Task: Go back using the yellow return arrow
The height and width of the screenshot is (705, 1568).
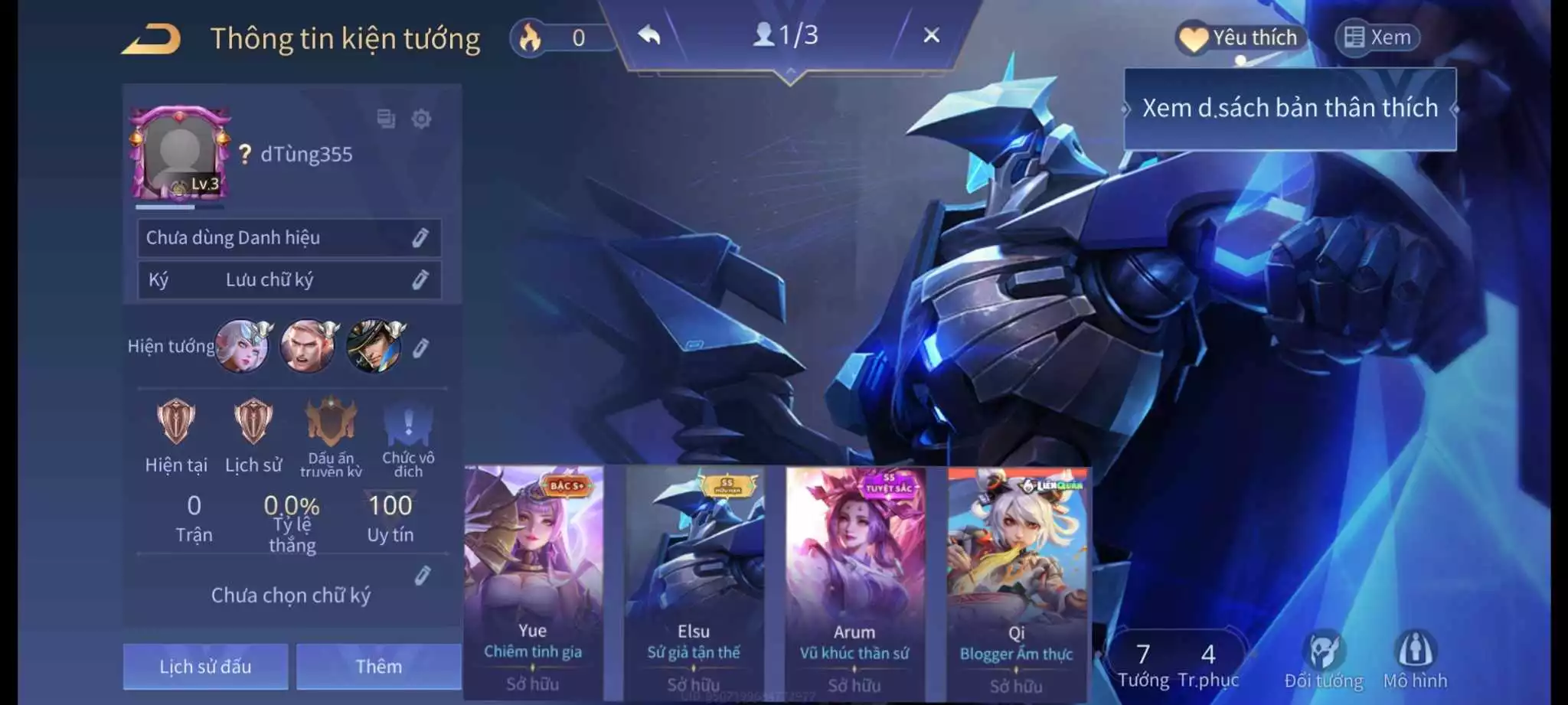Action: pos(152,38)
